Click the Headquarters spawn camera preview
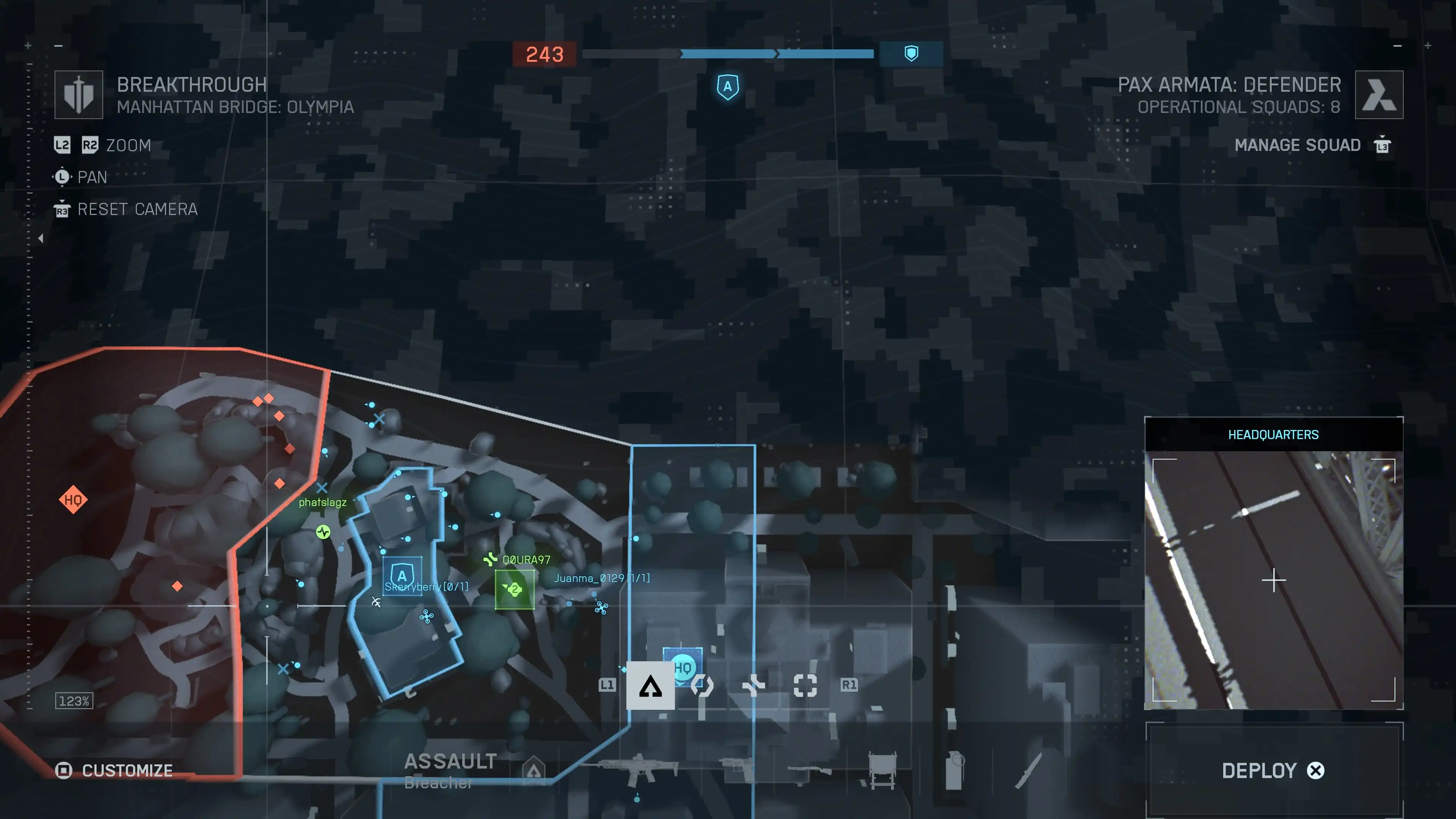This screenshot has width=1456, height=819. [1274, 579]
